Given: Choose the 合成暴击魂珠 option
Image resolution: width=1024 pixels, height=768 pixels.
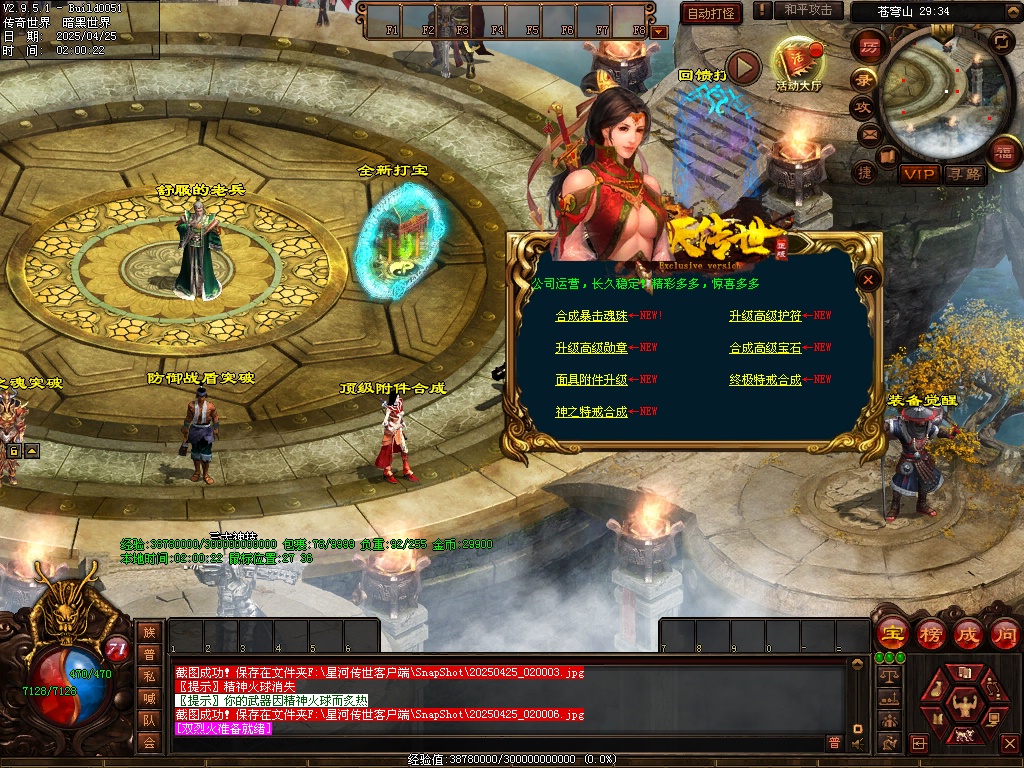Looking at the screenshot, I should (x=591, y=316).
